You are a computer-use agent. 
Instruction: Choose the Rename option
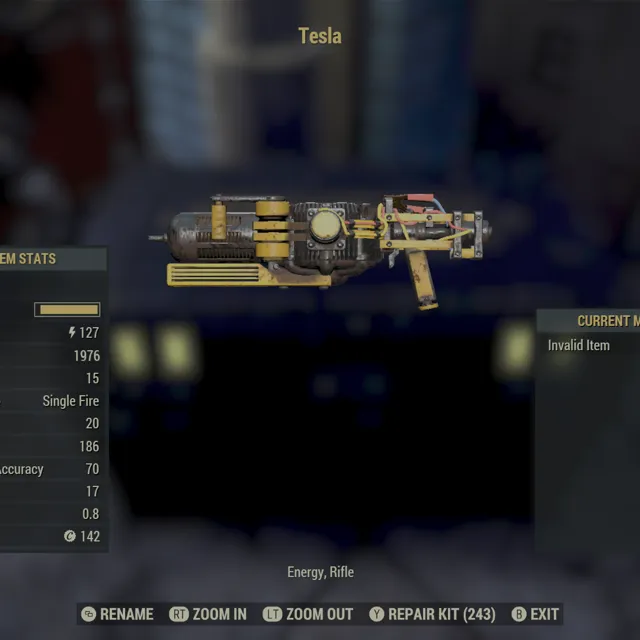pyautogui.click(x=118, y=614)
